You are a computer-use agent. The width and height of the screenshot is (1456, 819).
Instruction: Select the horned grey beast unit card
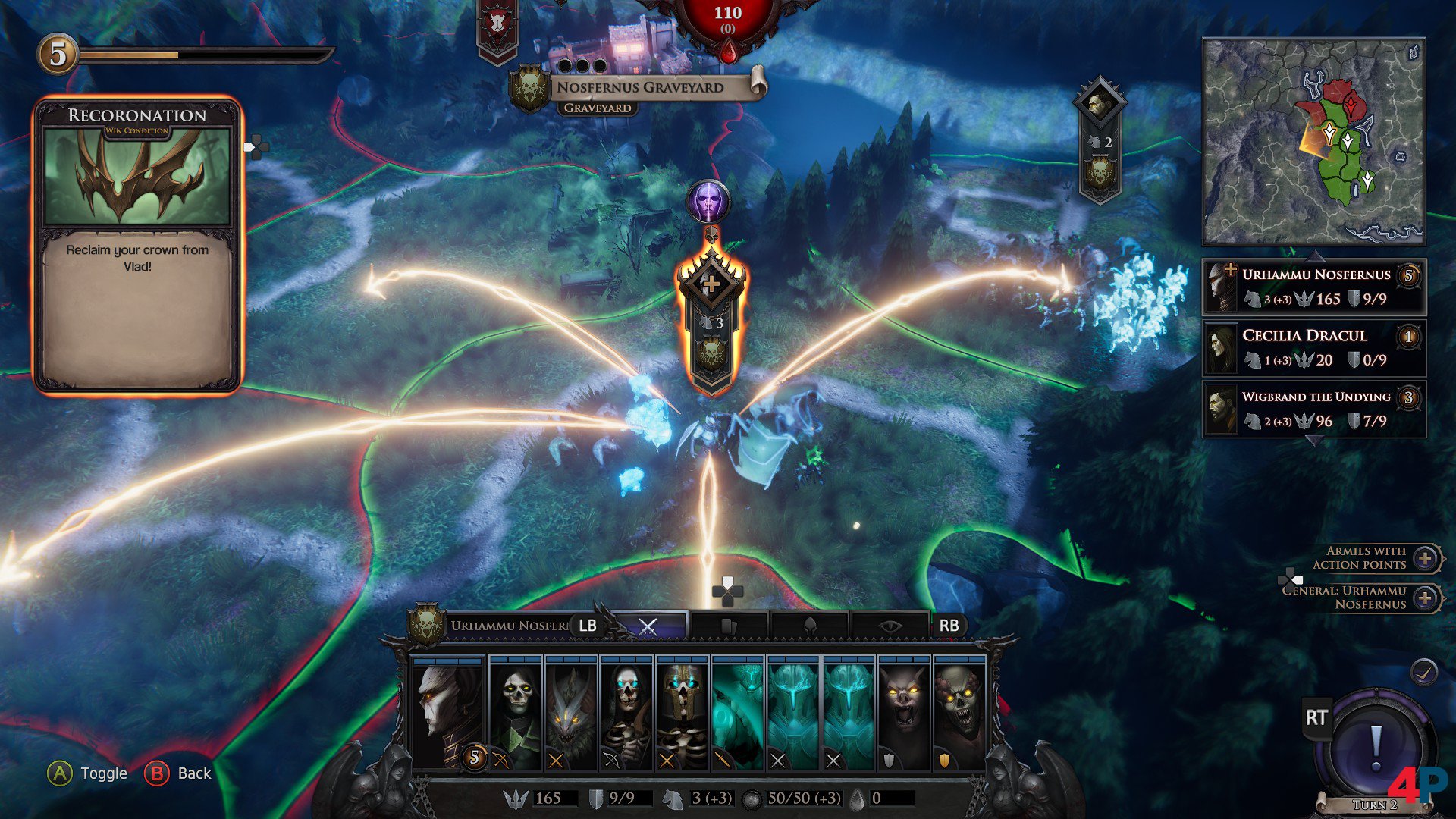pyautogui.click(x=571, y=714)
